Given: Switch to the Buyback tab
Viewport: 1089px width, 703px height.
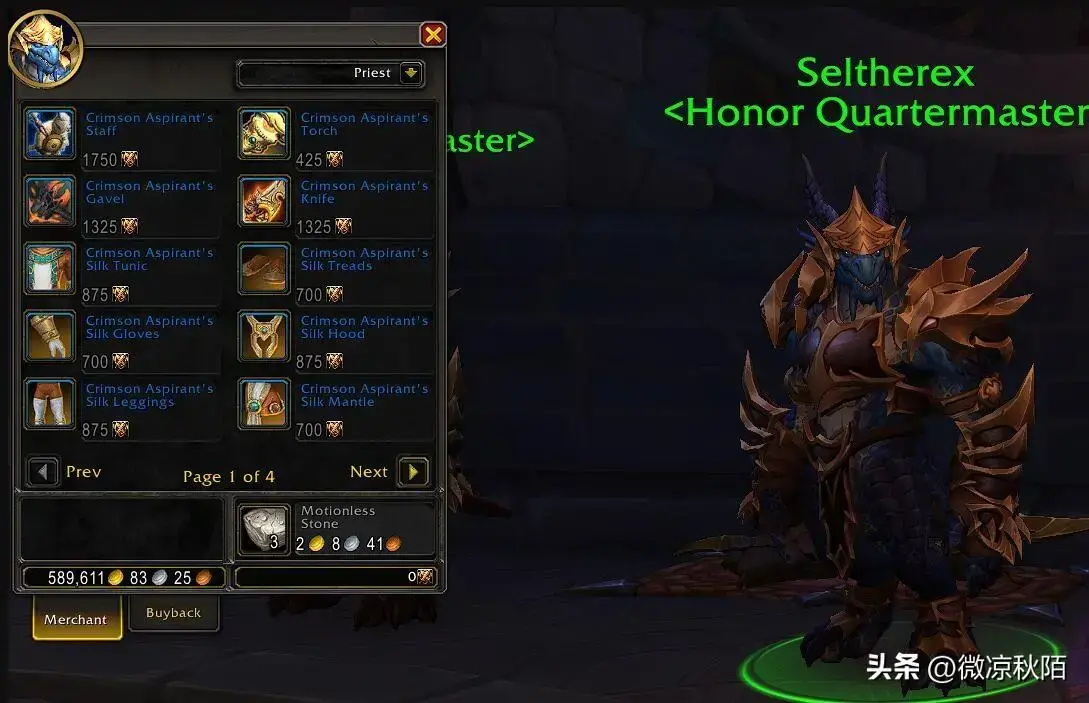Looking at the screenshot, I should pos(173,613).
